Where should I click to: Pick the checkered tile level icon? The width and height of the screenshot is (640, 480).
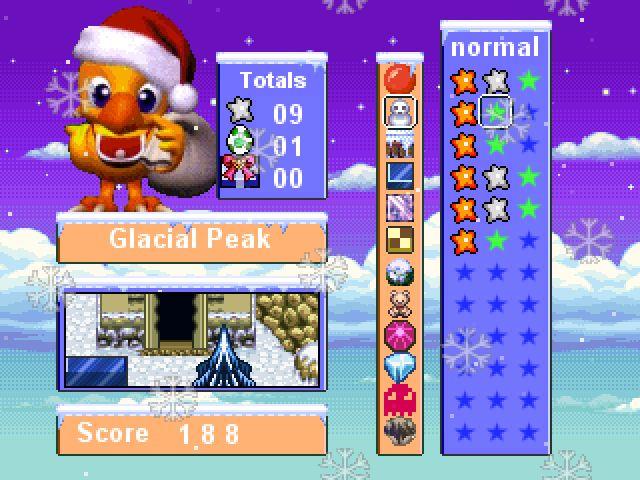tap(400, 239)
